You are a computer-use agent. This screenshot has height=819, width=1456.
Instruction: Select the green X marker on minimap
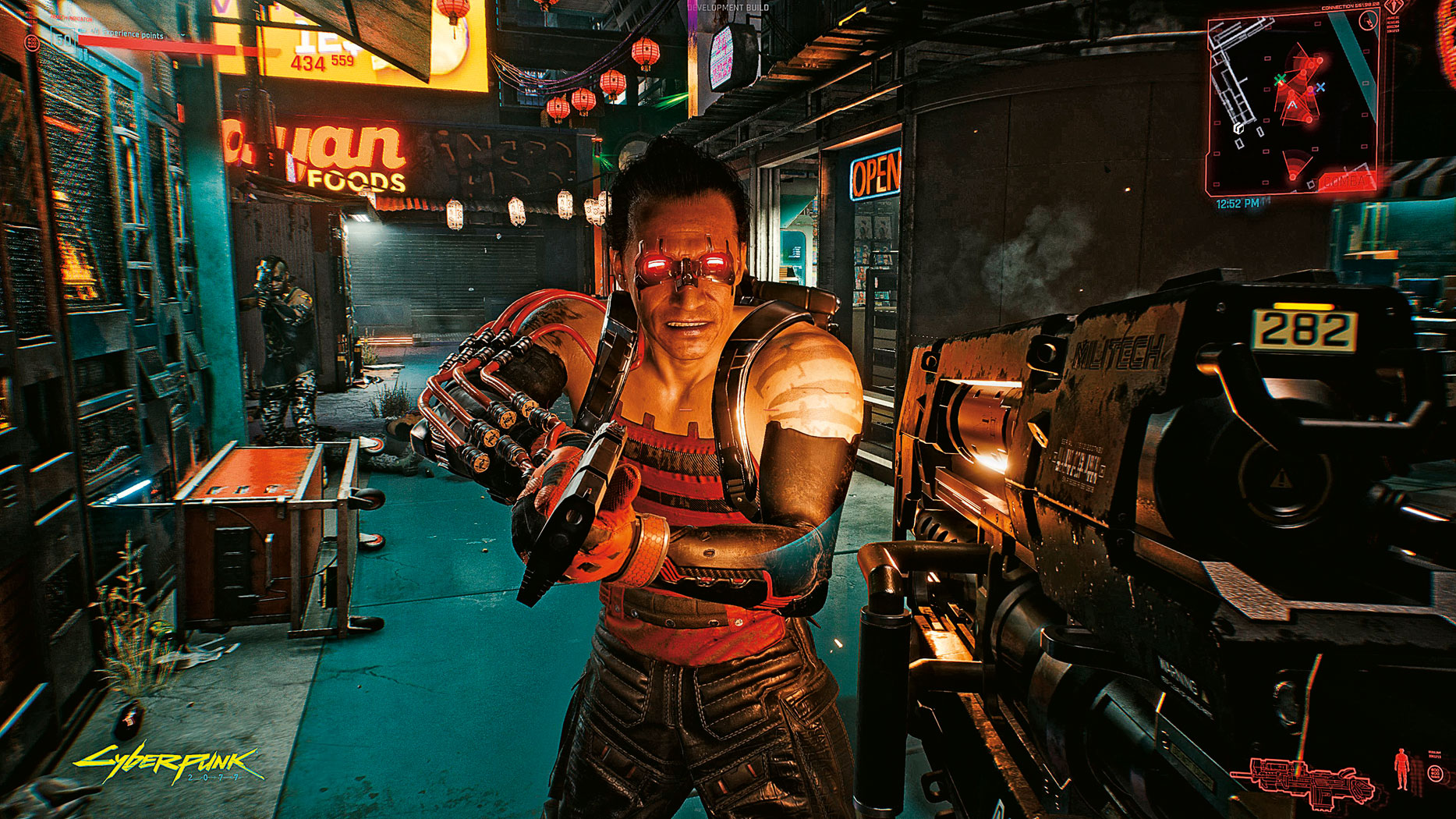point(1280,80)
